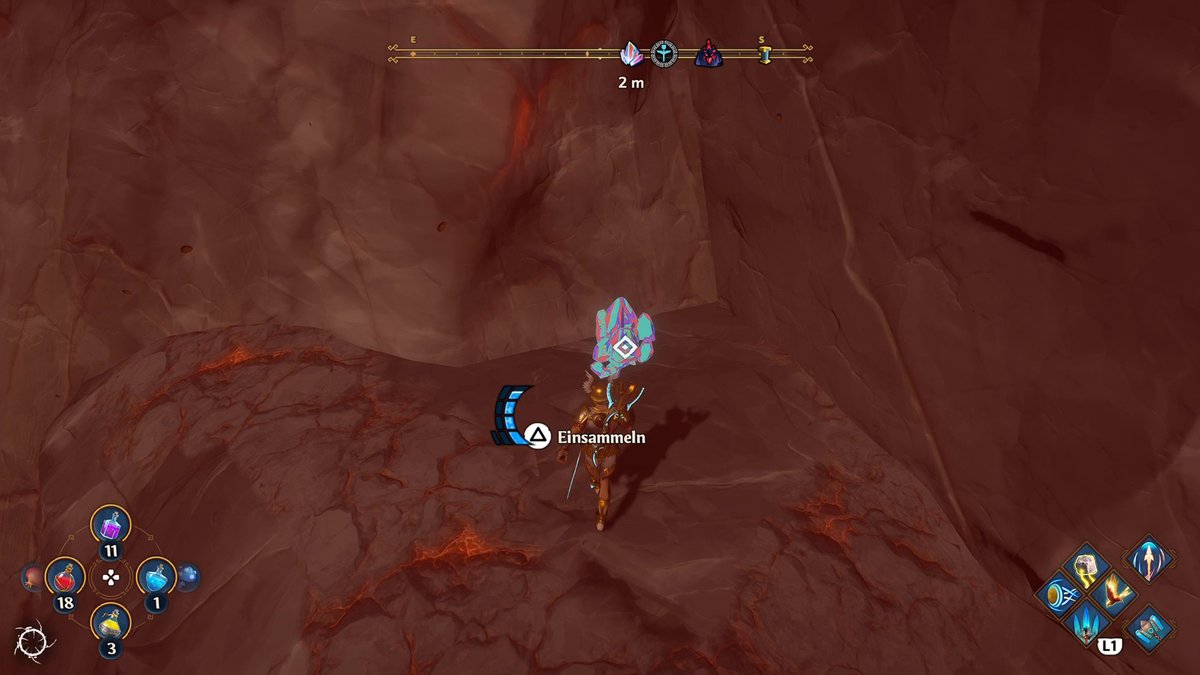The height and width of the screenshot is (675, 1200).
Task: Select the crystal marker on the compass
Action: pos(632,54)
